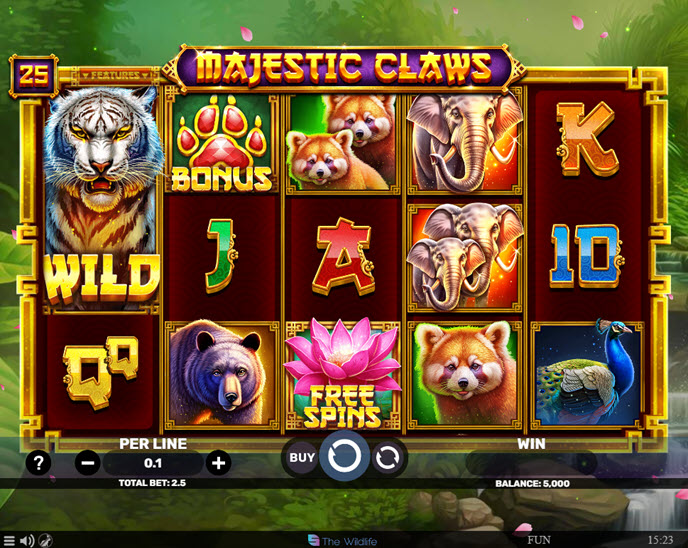
Task: Open the help question mark button
Action: [x=39, y=463]
